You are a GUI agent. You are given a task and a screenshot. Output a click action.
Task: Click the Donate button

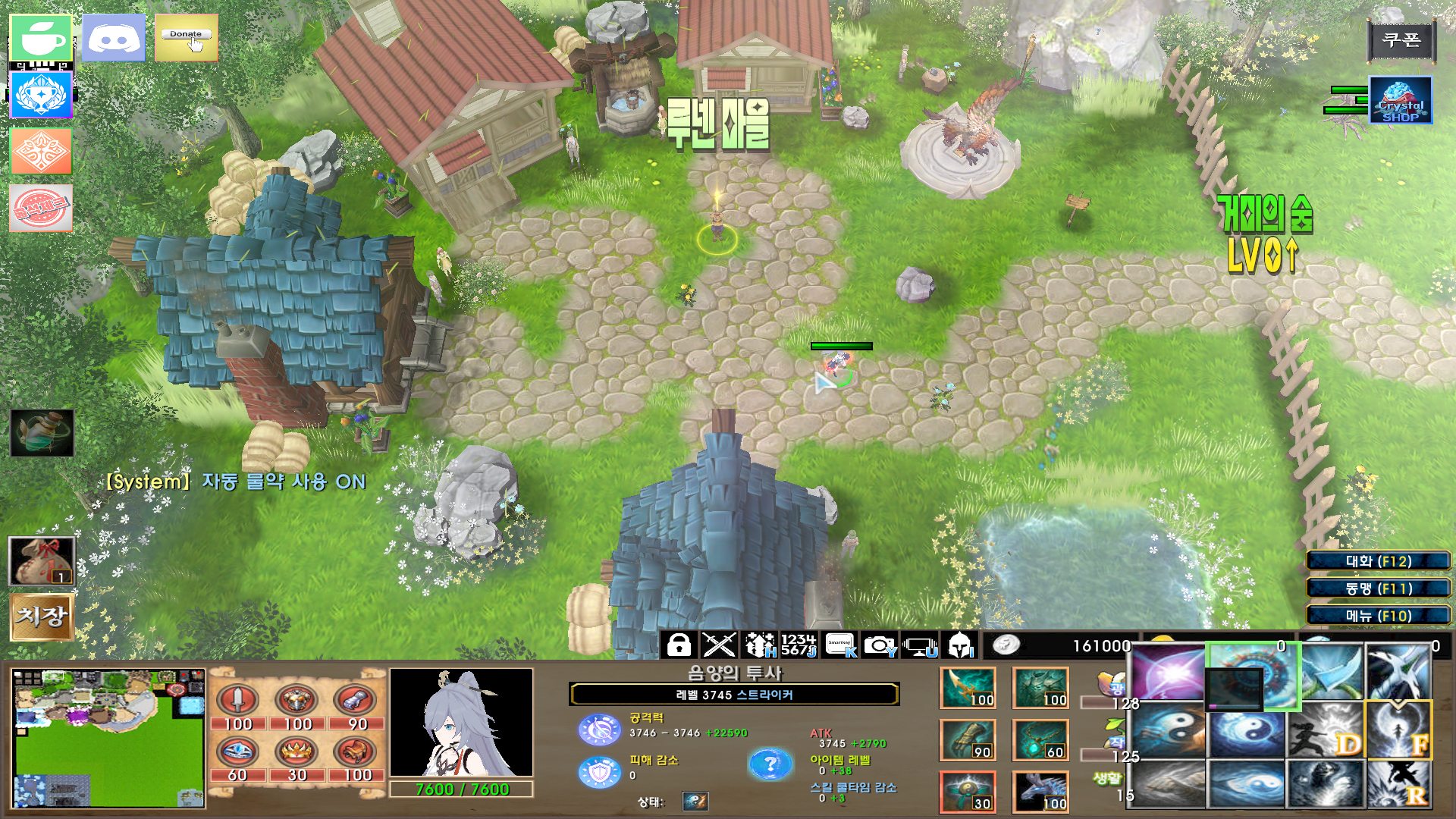coord(186,38)
